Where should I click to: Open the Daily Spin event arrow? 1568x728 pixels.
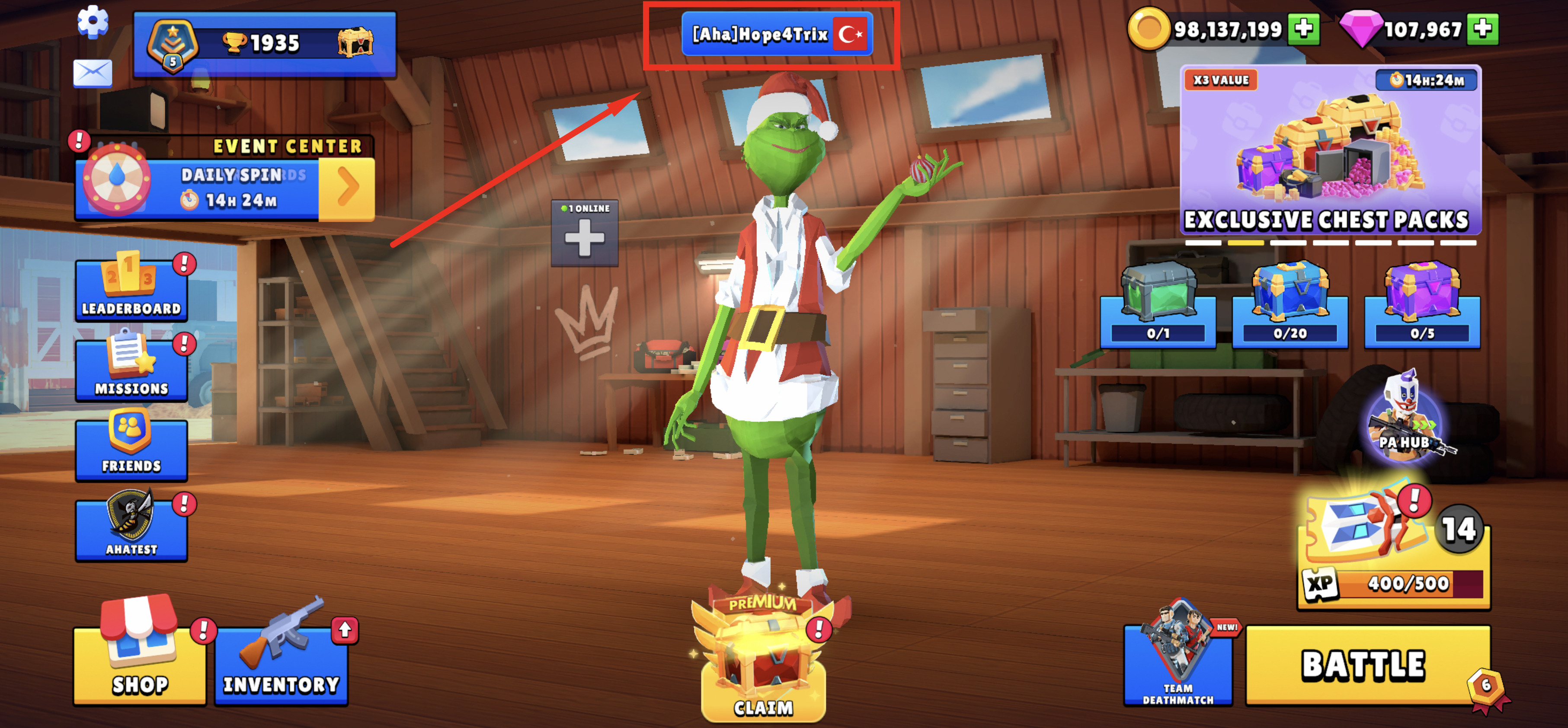coord(346,188)
